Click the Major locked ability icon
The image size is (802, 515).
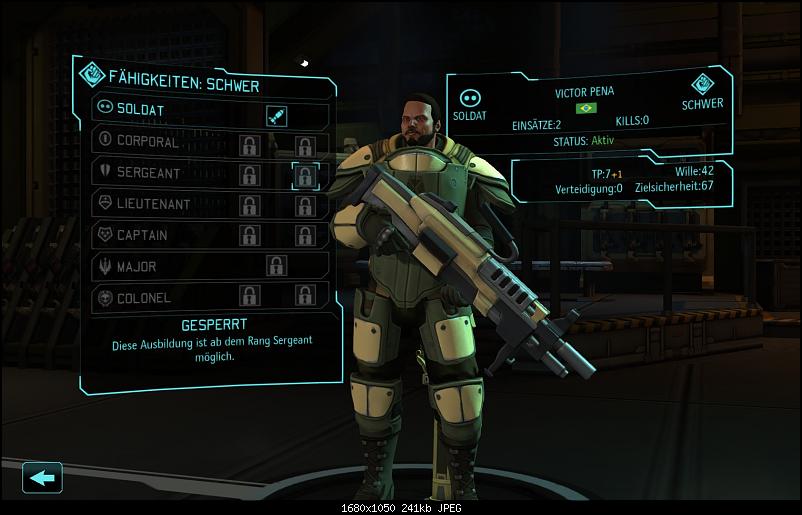pyautogui.click(x=276, y=266)
